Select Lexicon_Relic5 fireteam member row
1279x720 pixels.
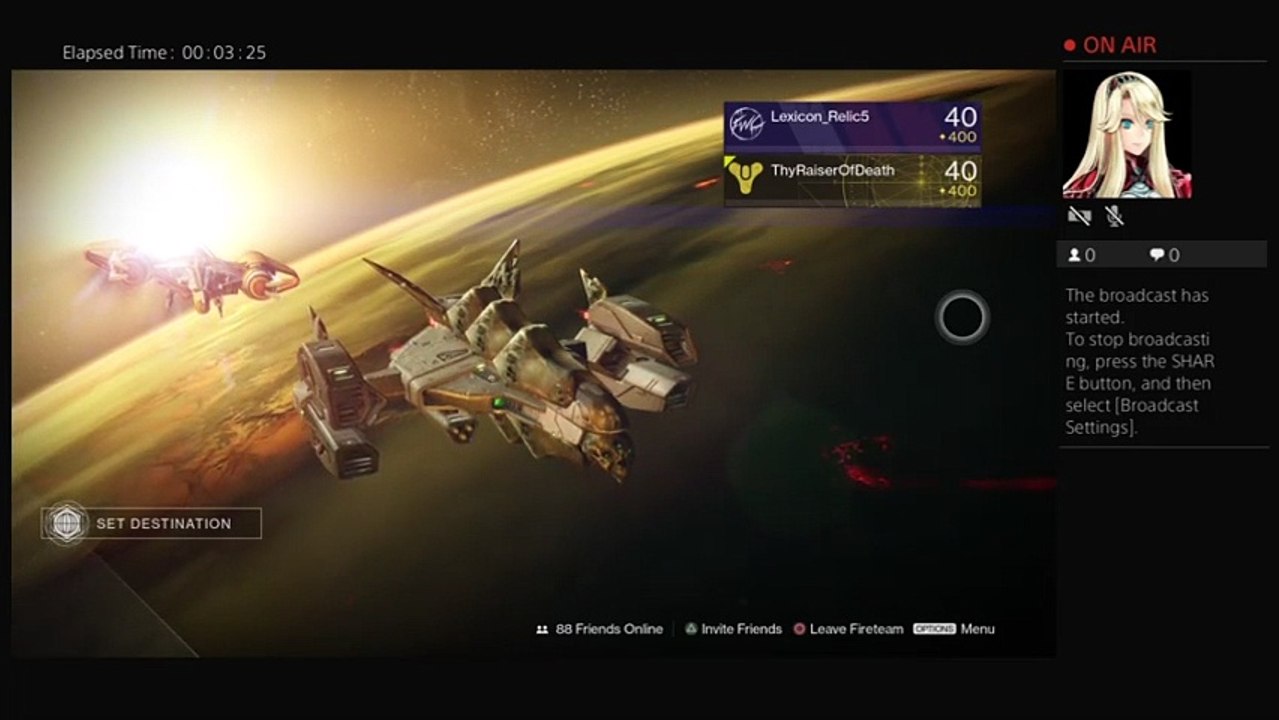pyautogui.click(x=852, y=126)
